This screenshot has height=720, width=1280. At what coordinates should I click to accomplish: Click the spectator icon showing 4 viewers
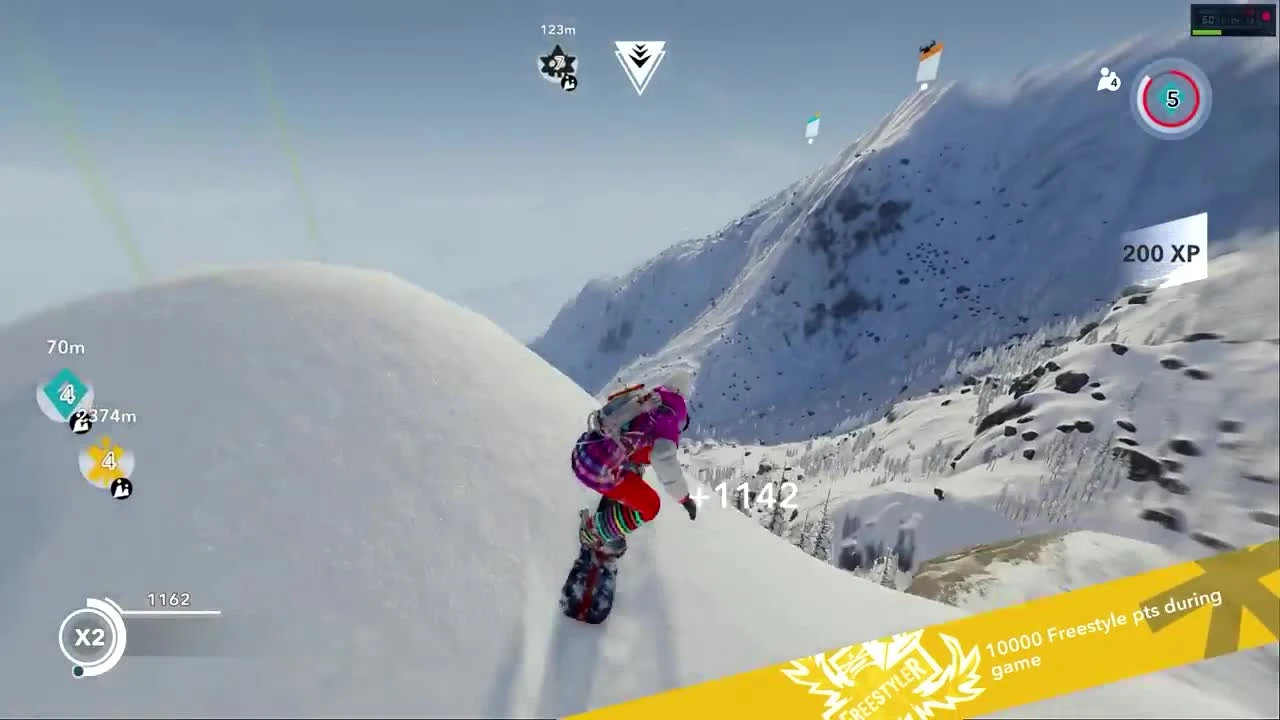click(1107, 80)
